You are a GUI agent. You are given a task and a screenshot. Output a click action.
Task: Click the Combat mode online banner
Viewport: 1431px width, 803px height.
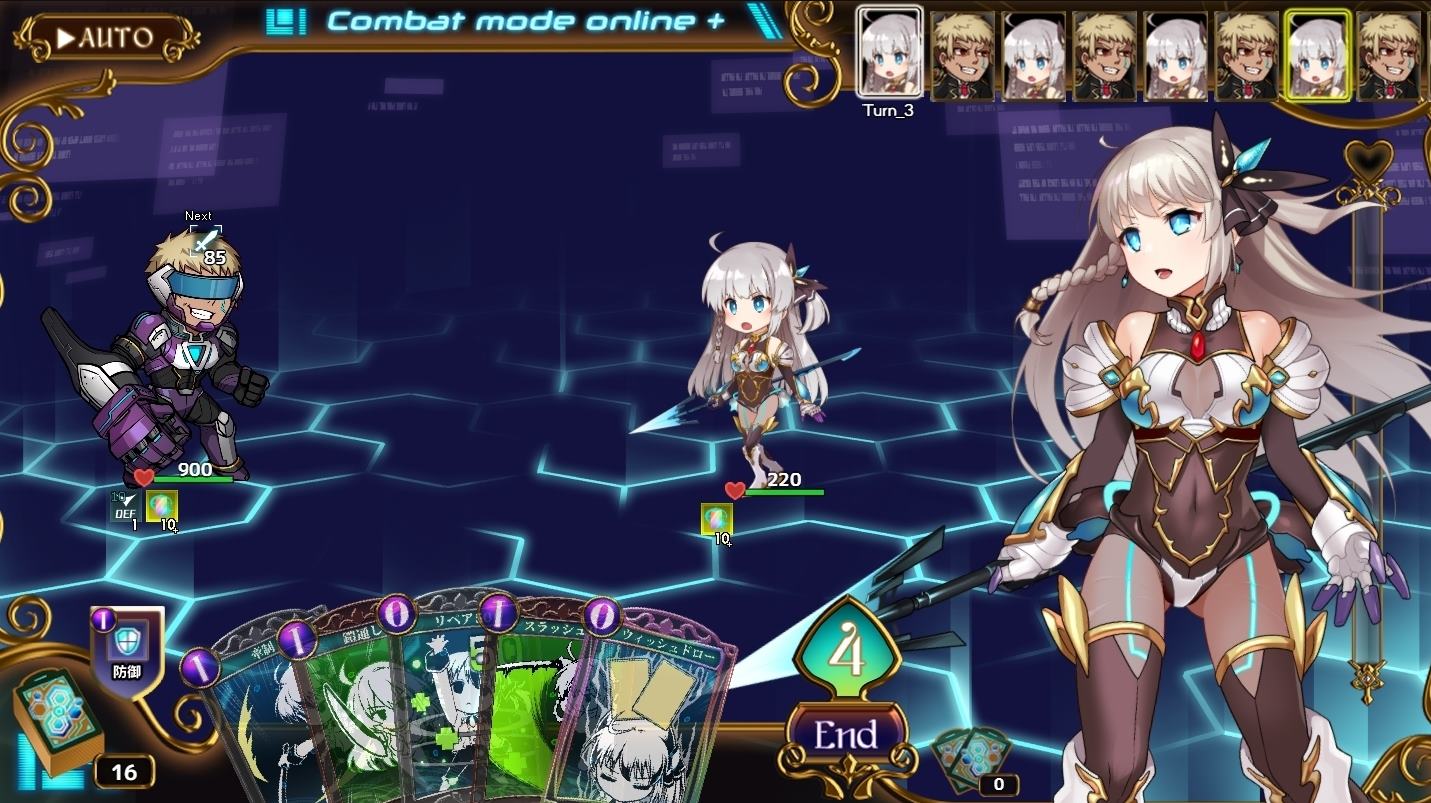[x=510, y=20]
